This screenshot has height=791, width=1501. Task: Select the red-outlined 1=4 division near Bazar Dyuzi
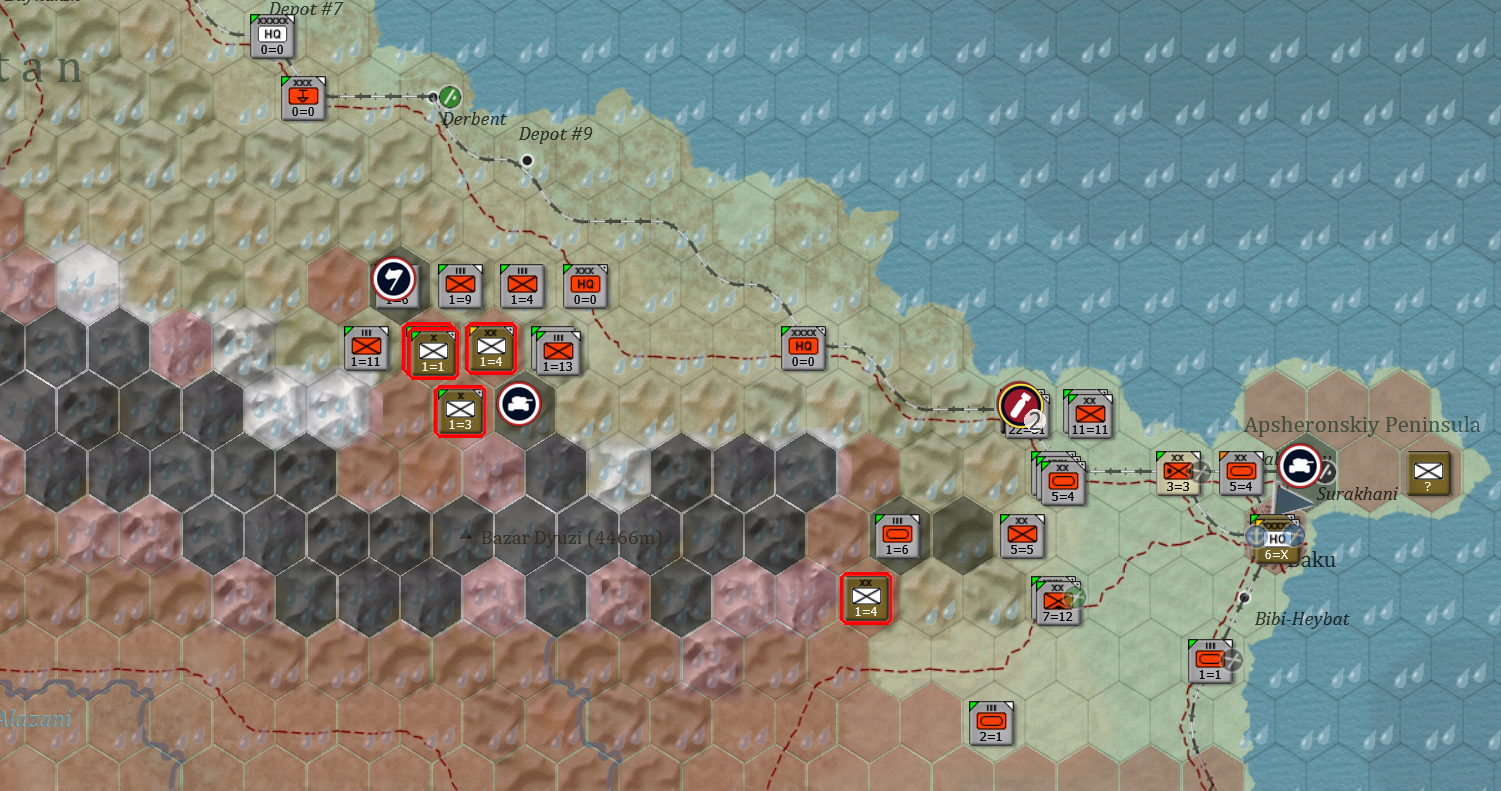(x=864, y=599)
